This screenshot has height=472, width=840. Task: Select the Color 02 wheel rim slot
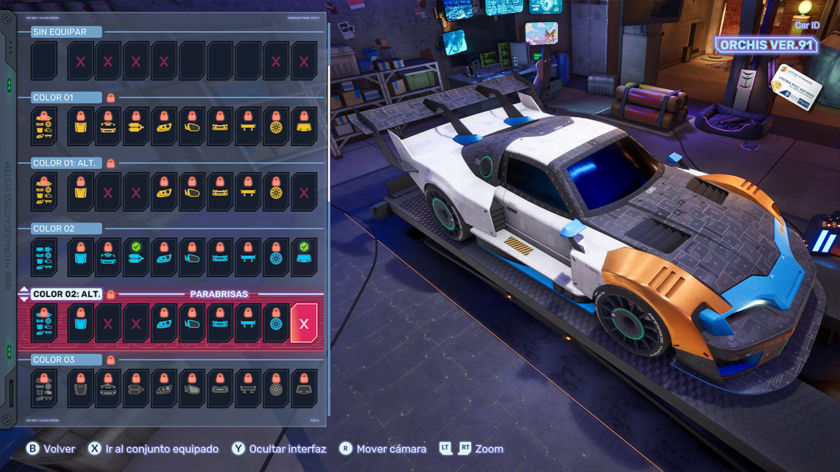coord(276,258)
